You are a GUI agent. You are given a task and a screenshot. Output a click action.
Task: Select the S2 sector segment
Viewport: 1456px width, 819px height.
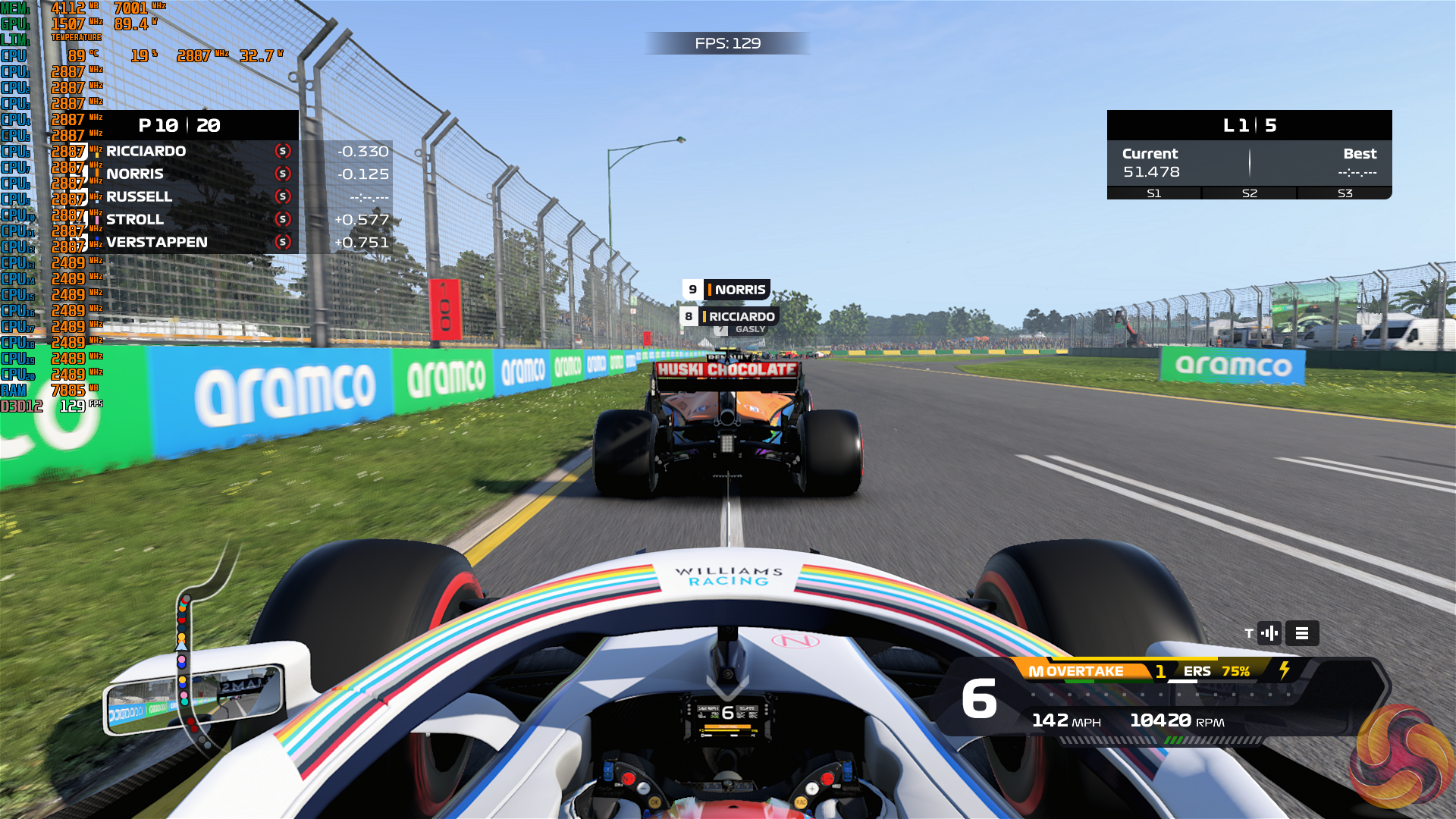(x=1250, y=193)
